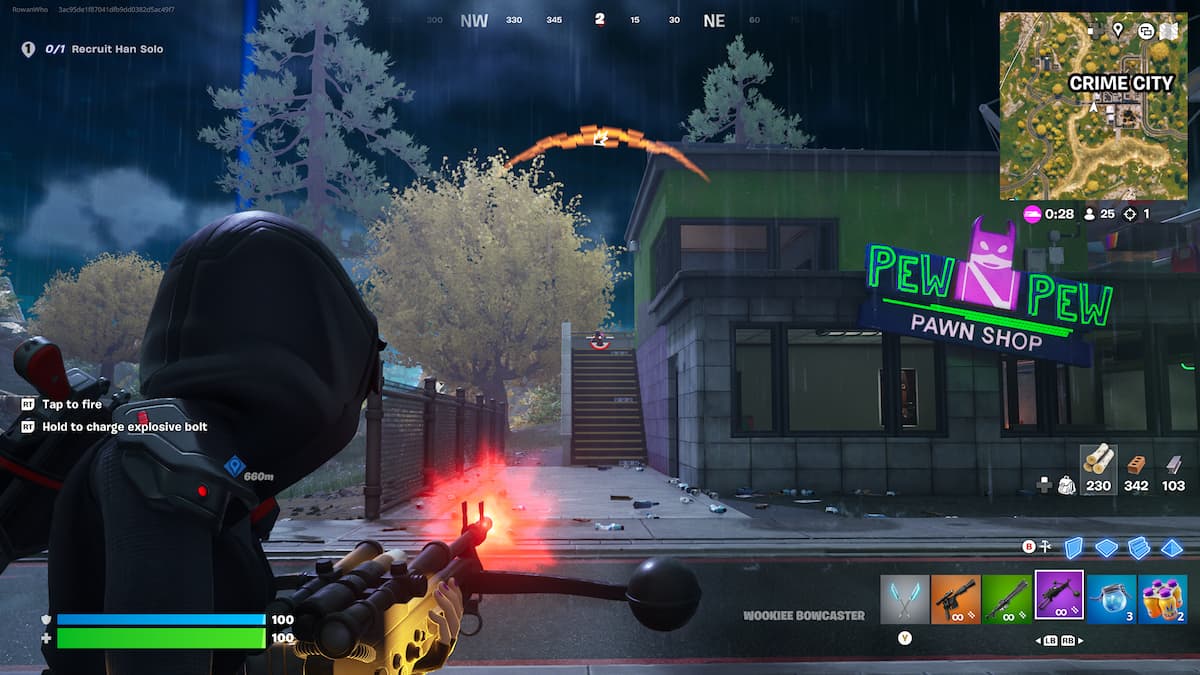Choose the floor building piece
Viewport: 1200px width, 675px height.
point(1106,547)
